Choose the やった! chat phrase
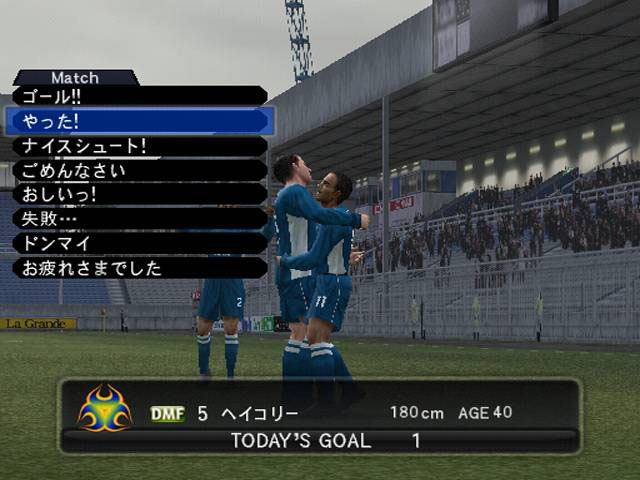640x480 pixels. point(138,121)
